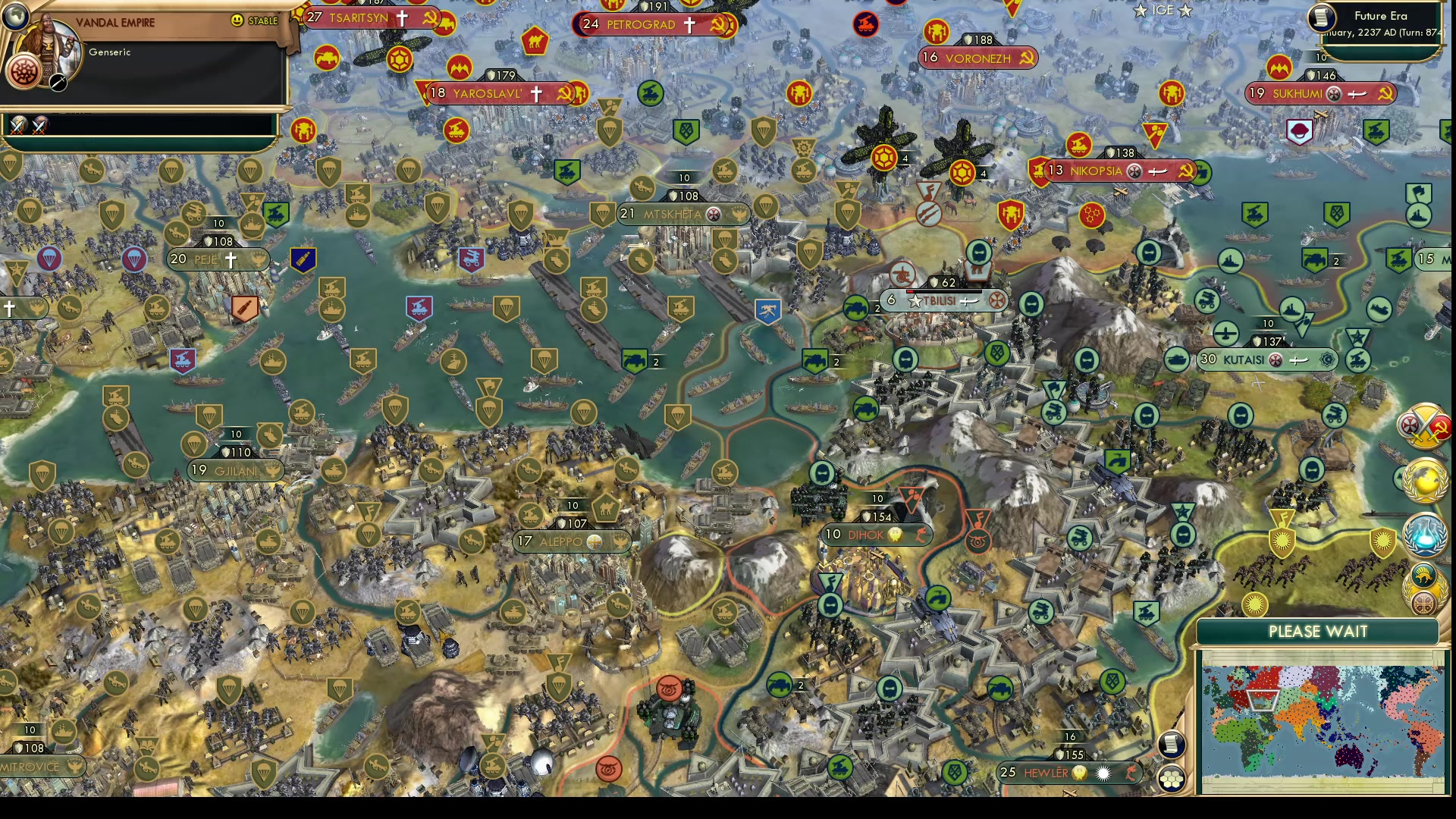Click the STABLE happiness smiley indicator
The image size is (1456, 819).
click(x=237, y=20)
